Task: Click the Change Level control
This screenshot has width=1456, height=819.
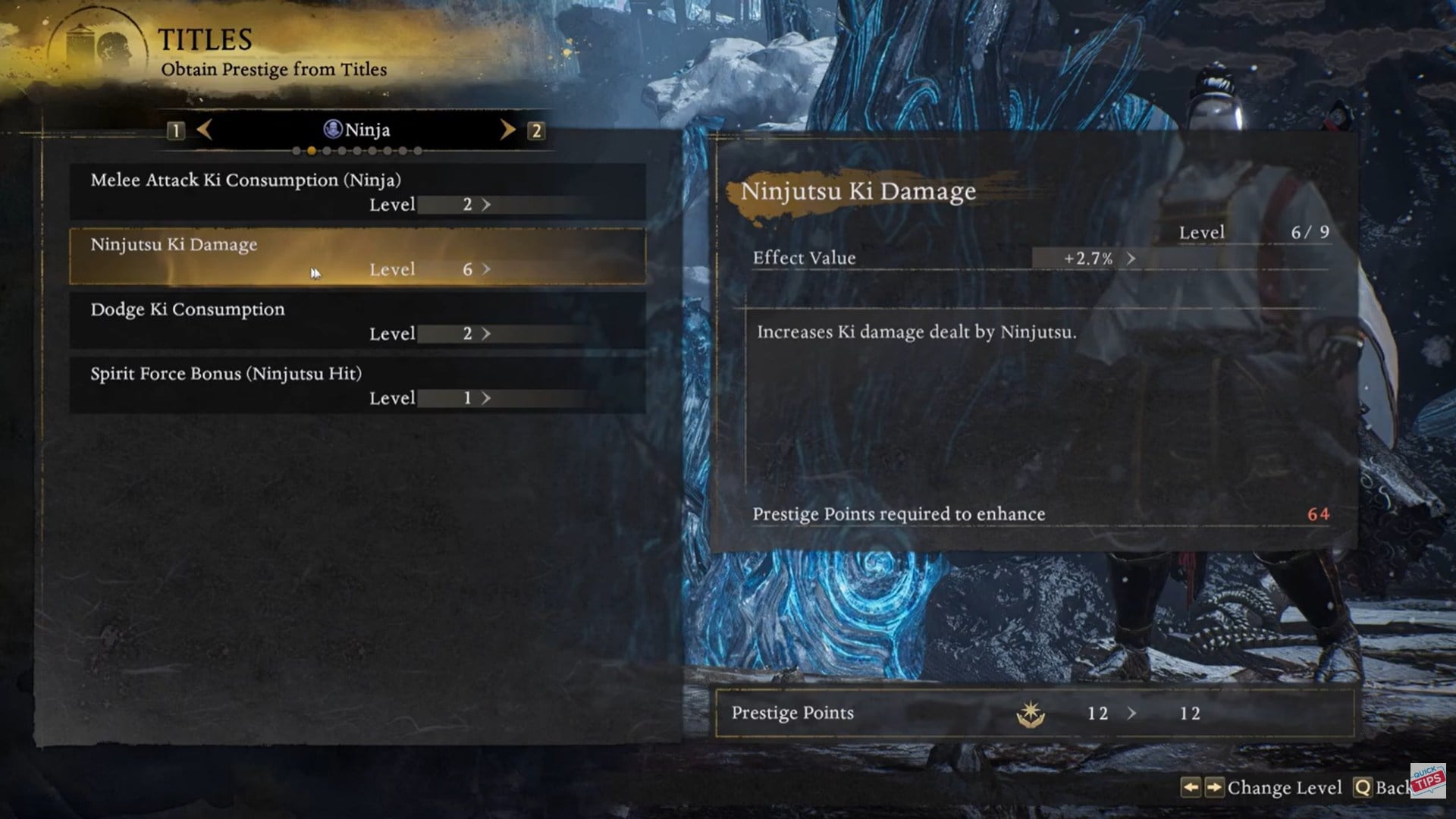Action: pos(1262,788)
